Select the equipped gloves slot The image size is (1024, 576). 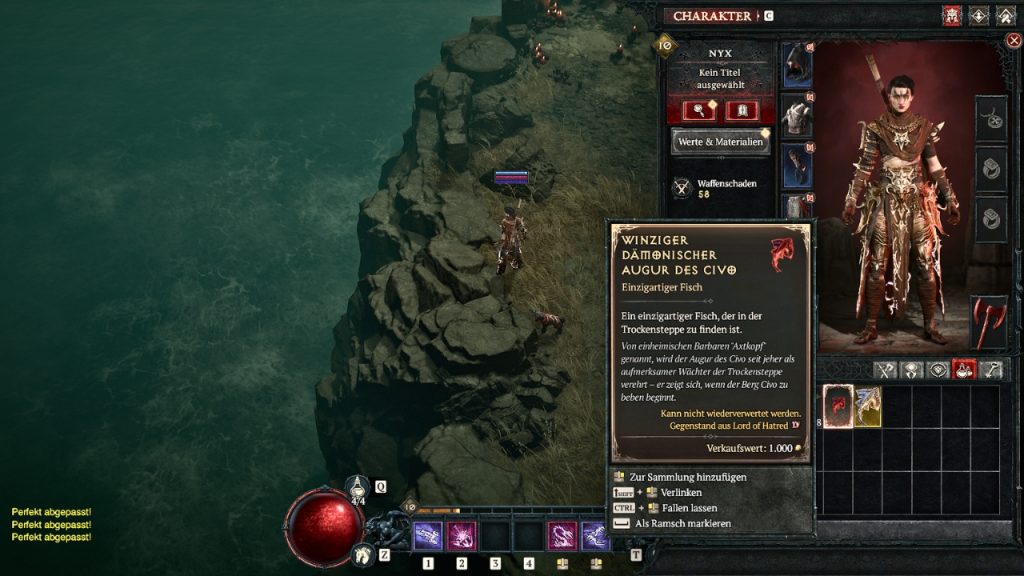(797, 166)
